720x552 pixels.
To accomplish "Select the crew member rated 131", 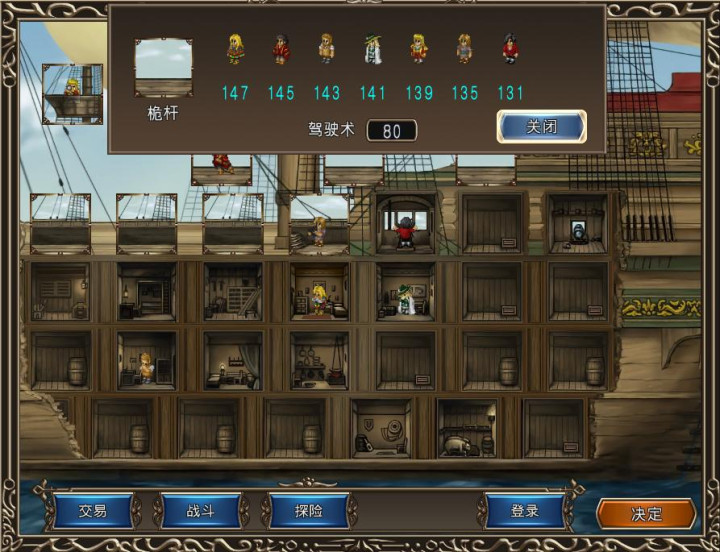I will tap(511, 49).
